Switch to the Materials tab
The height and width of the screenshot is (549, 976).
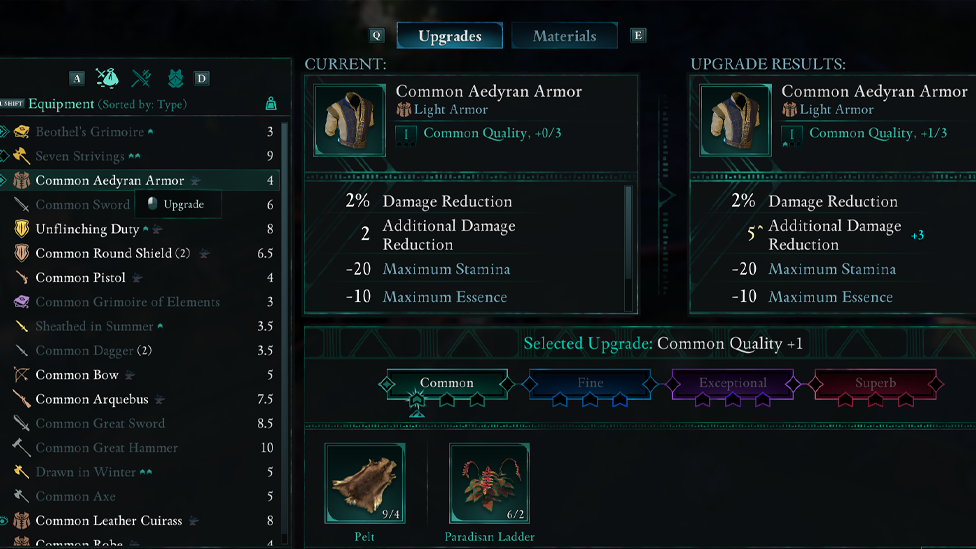coord(564,36)
